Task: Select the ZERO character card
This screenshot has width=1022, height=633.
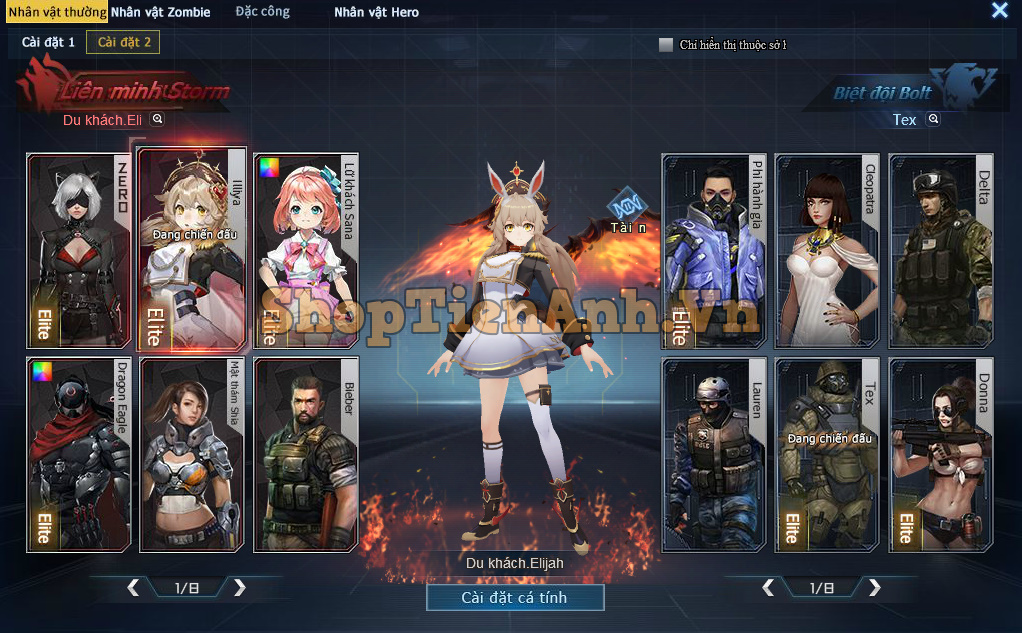Action: point(79,250)
